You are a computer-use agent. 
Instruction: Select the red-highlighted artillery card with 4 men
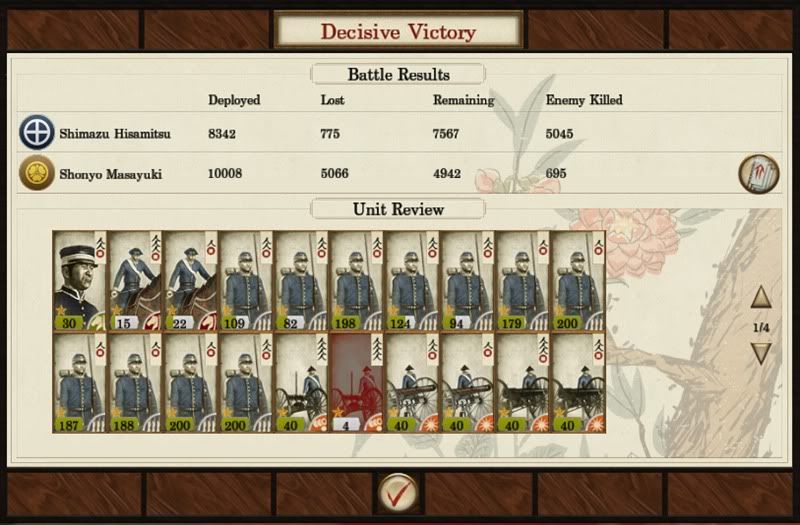[356, 383]
